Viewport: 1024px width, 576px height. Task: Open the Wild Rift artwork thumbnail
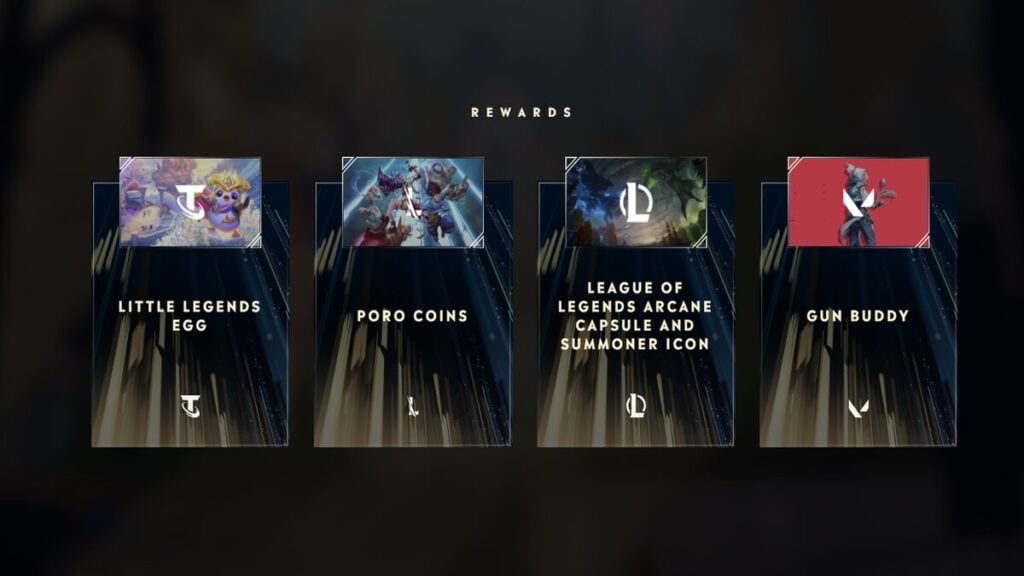(x=413, y=202)
